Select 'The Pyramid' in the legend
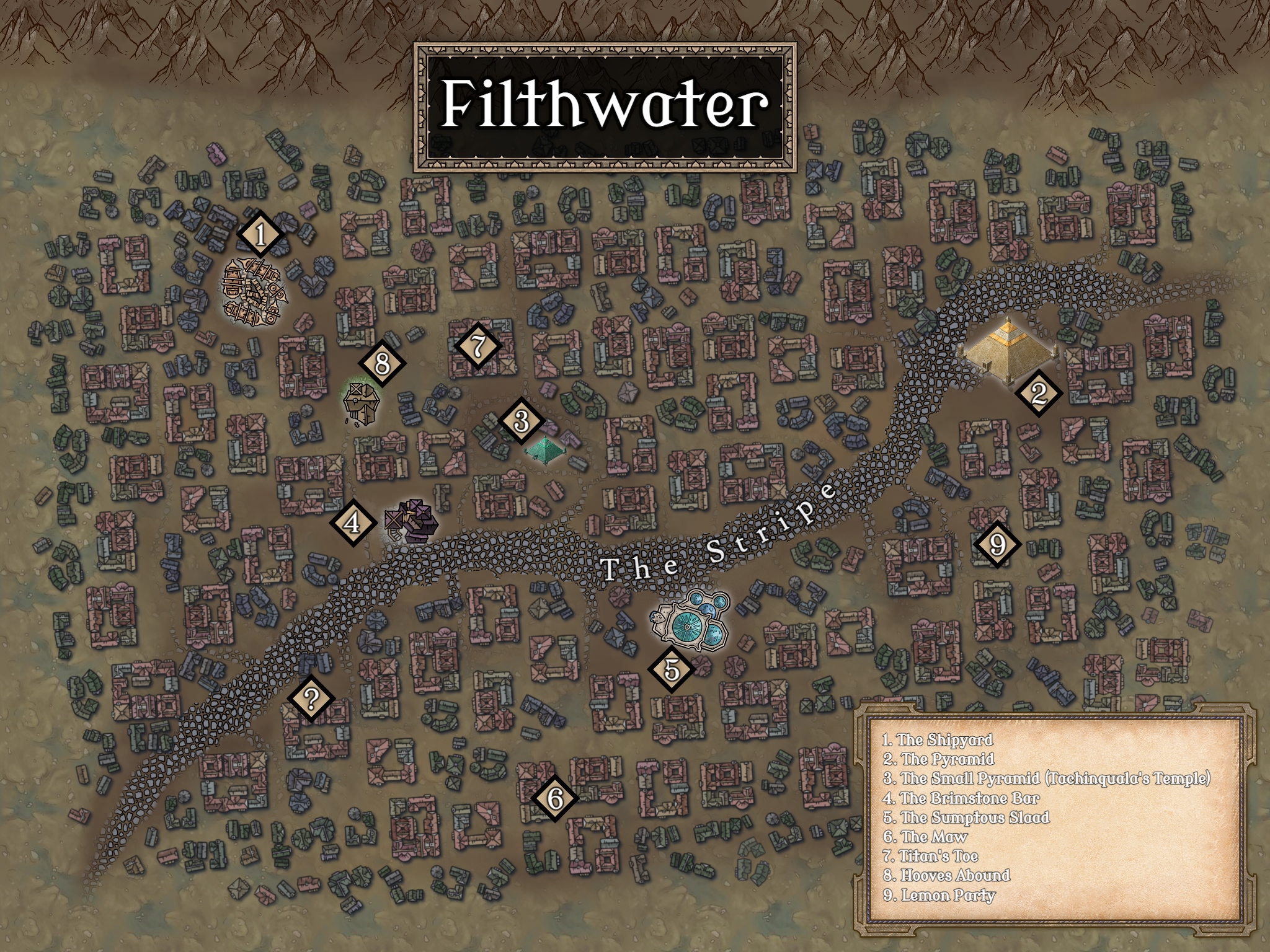The height and width of the screenshot is (952, 1270). pos(939,759)
